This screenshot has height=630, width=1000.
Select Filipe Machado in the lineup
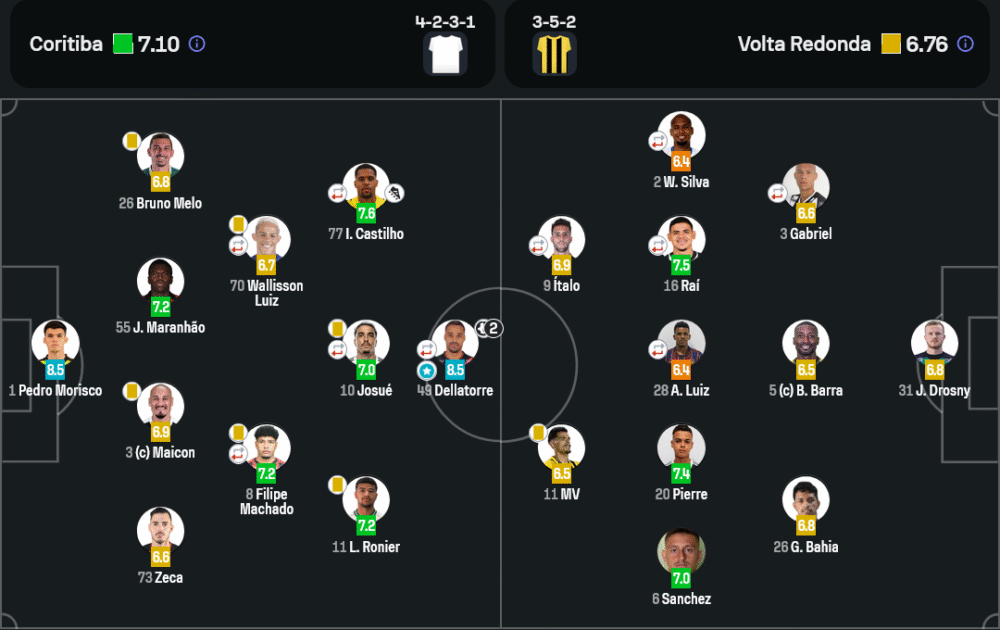pos(266,449)
